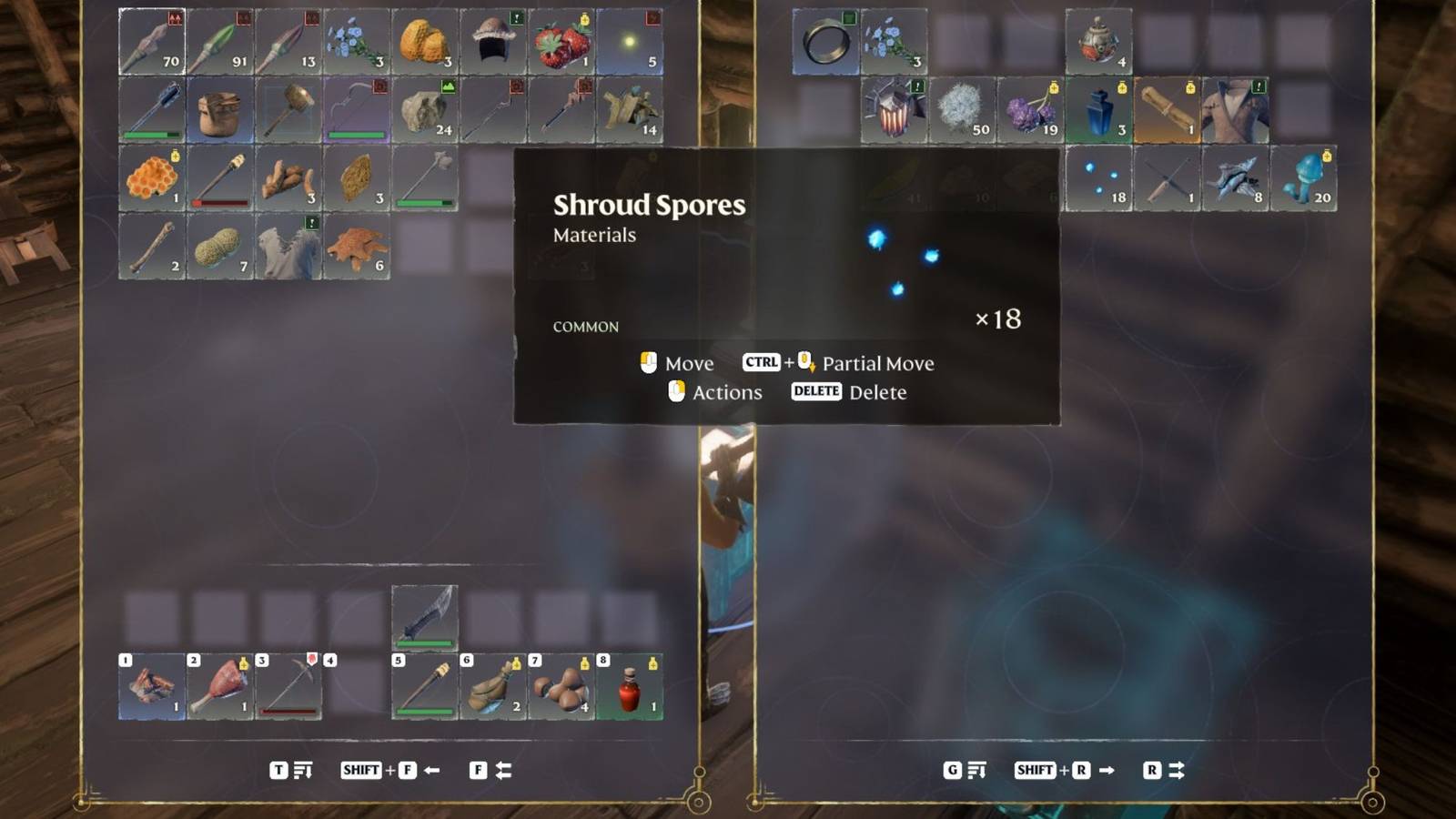Select the purple berries stack of 19
The height and width of the screenshot is (819, 1456).
[1031, 109]
